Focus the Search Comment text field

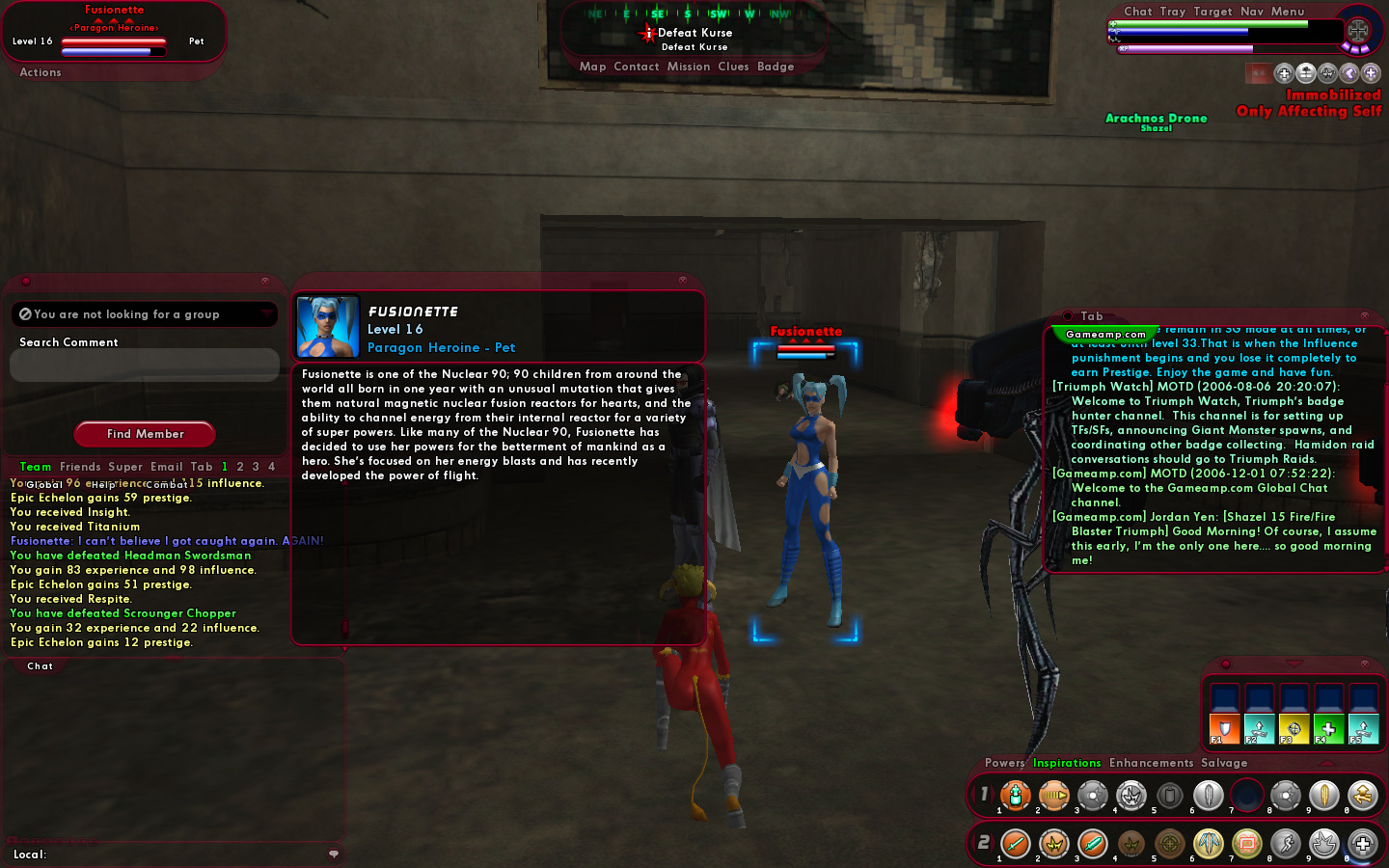[x=145, y=366]
